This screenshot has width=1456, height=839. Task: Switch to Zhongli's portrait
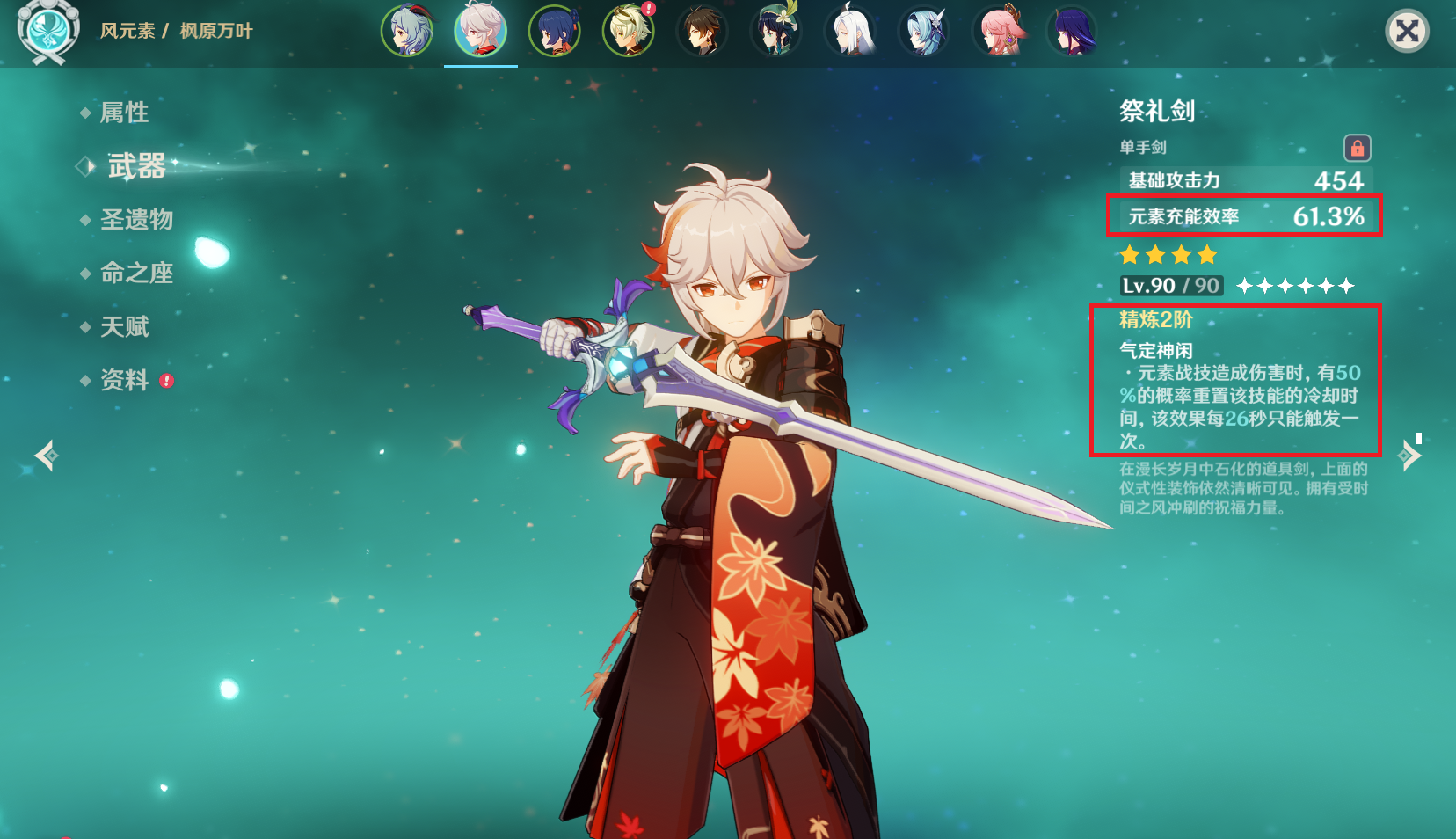pos(702,31)
